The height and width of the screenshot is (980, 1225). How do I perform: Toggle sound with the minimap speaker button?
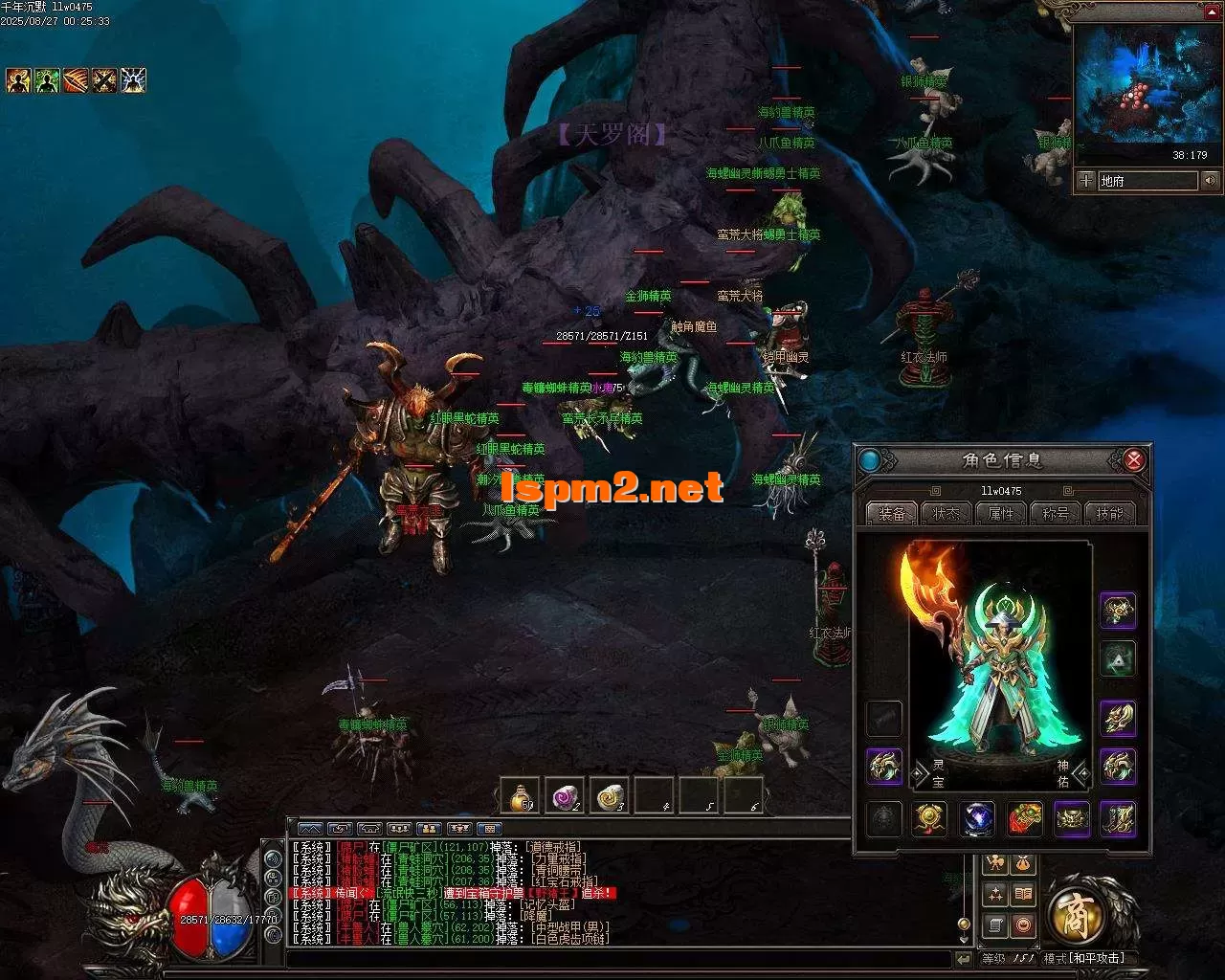(1211, 180)
